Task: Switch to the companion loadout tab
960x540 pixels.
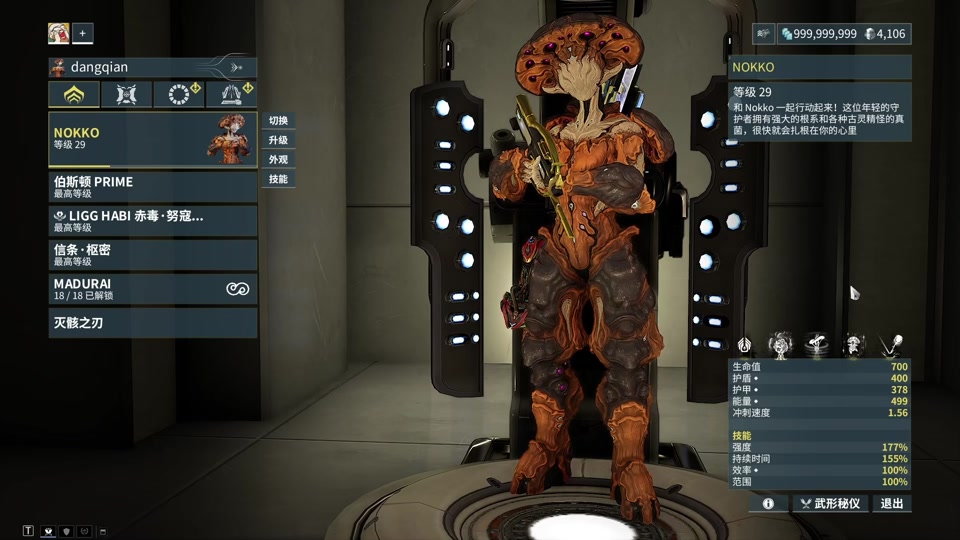Action: point(126,95)
